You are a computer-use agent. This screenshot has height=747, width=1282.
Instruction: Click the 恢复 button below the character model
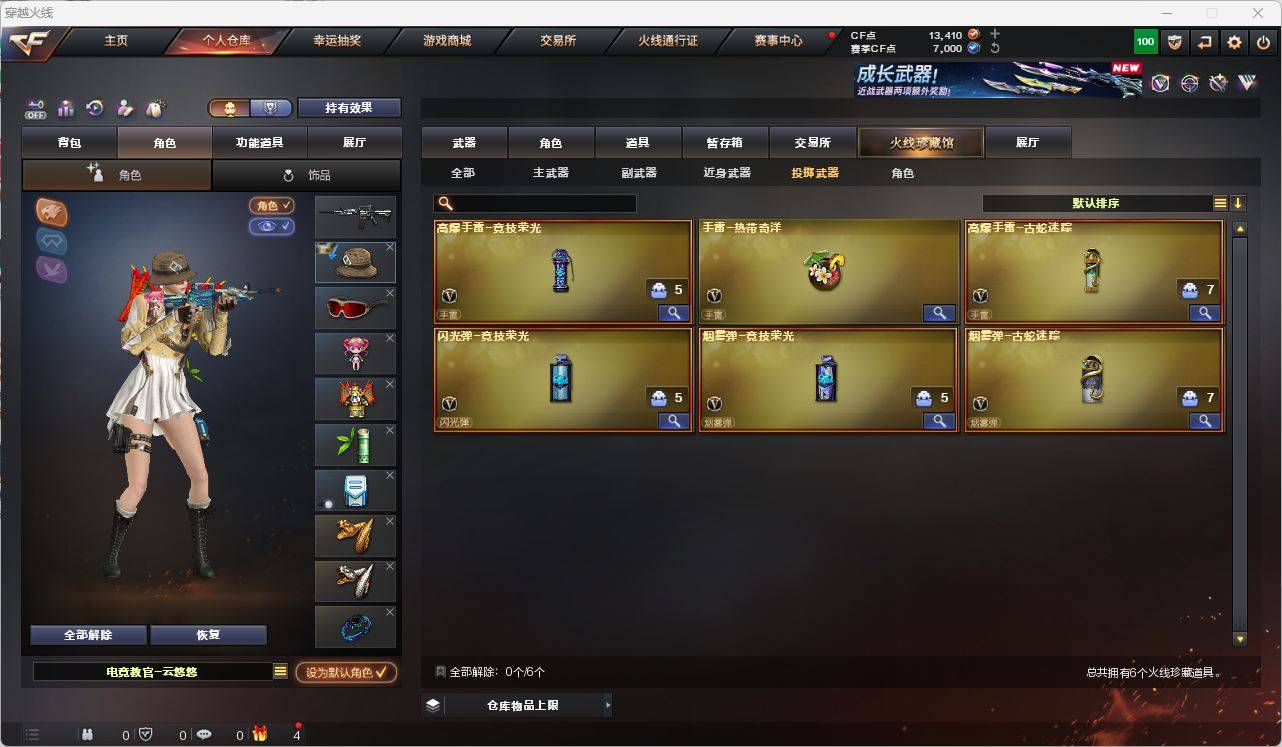(x=208, y=635)
